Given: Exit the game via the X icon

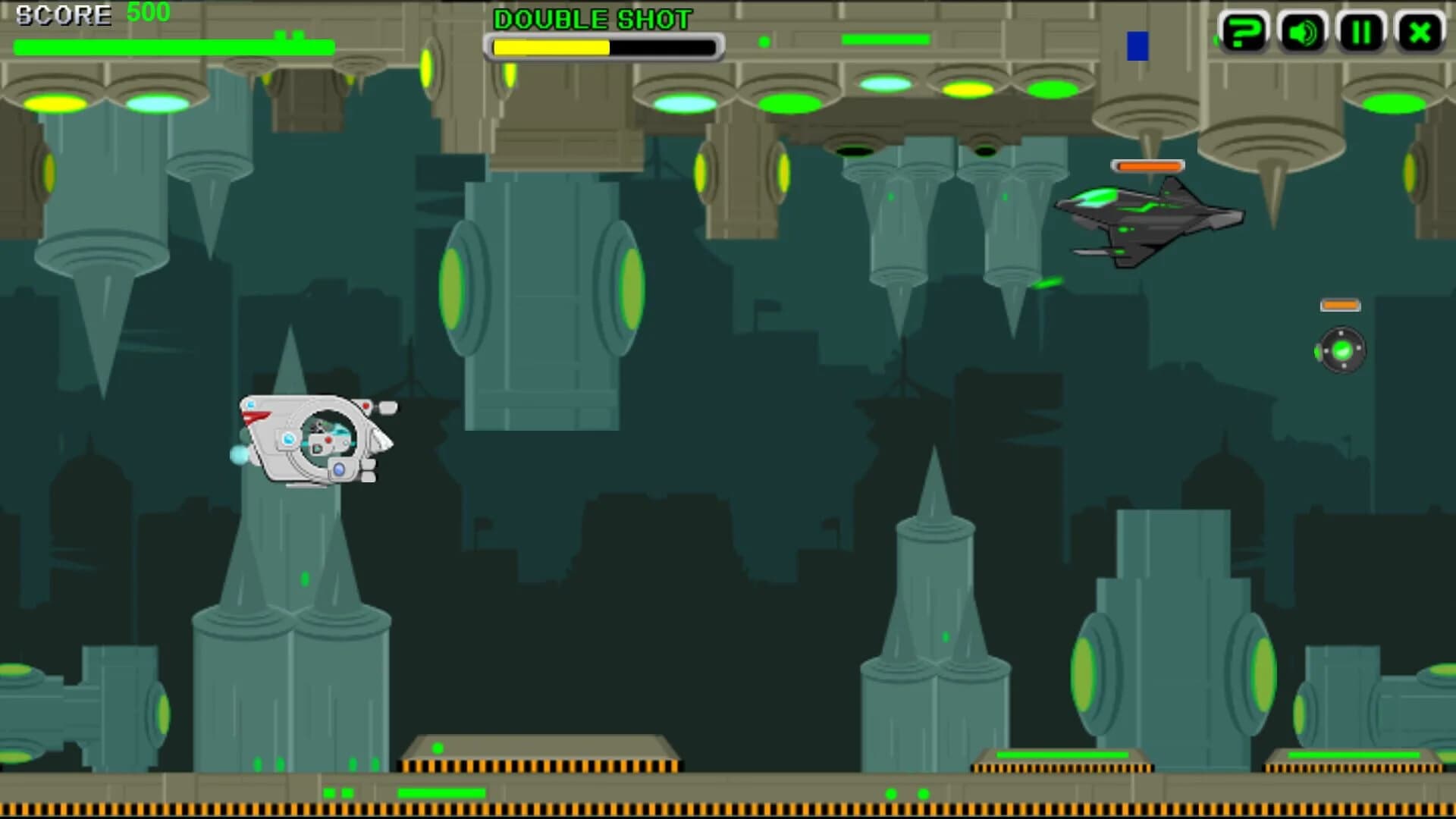Looking at the screenshot, I should [1420, 32].
